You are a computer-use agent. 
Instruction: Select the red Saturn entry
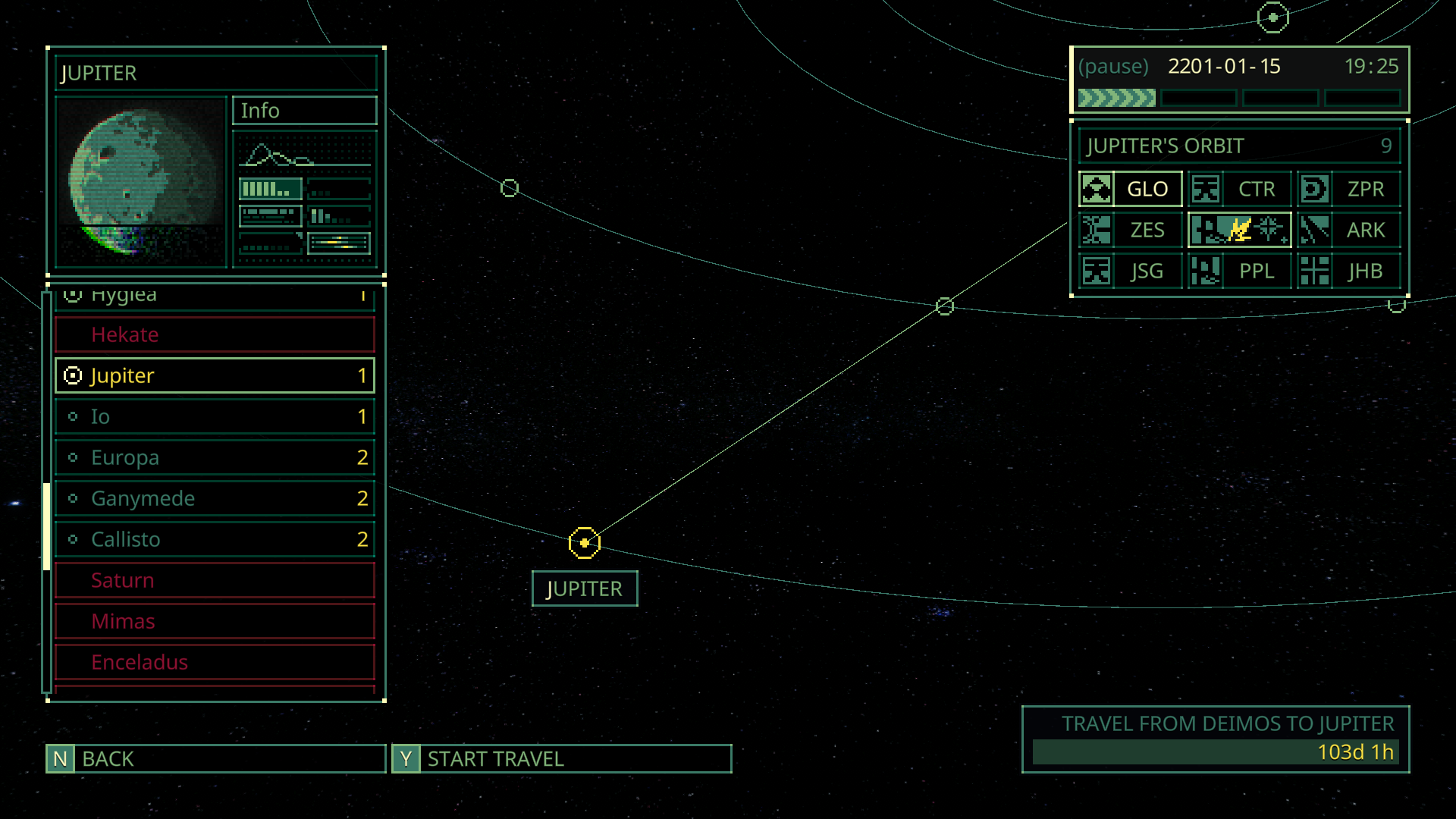[215, 581]
